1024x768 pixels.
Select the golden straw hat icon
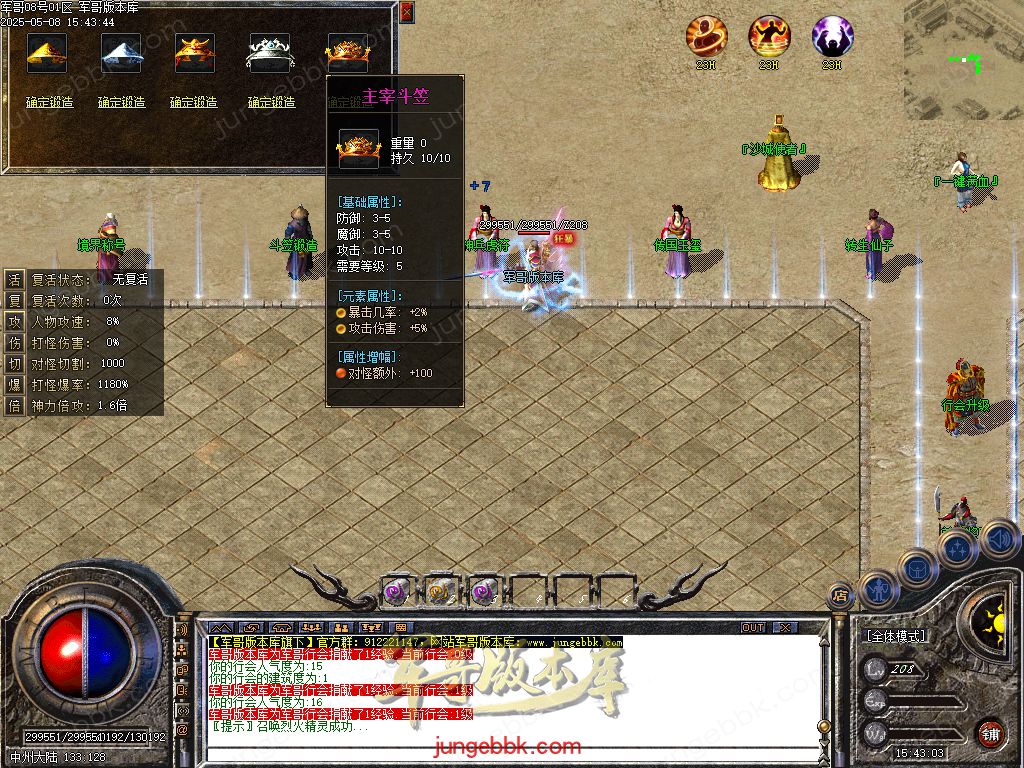coord(47,54)
